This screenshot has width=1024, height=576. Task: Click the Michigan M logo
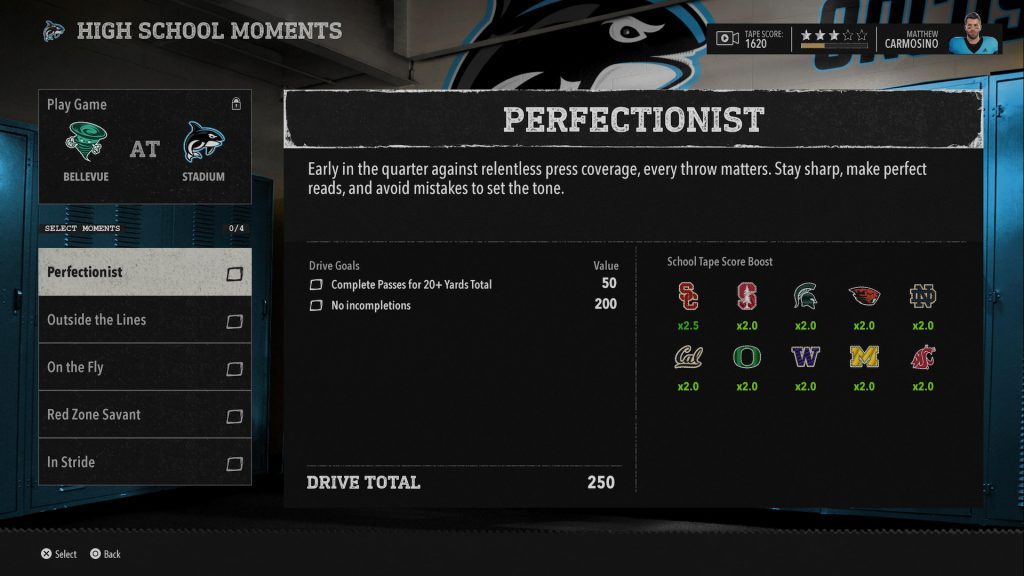(864, 357)
